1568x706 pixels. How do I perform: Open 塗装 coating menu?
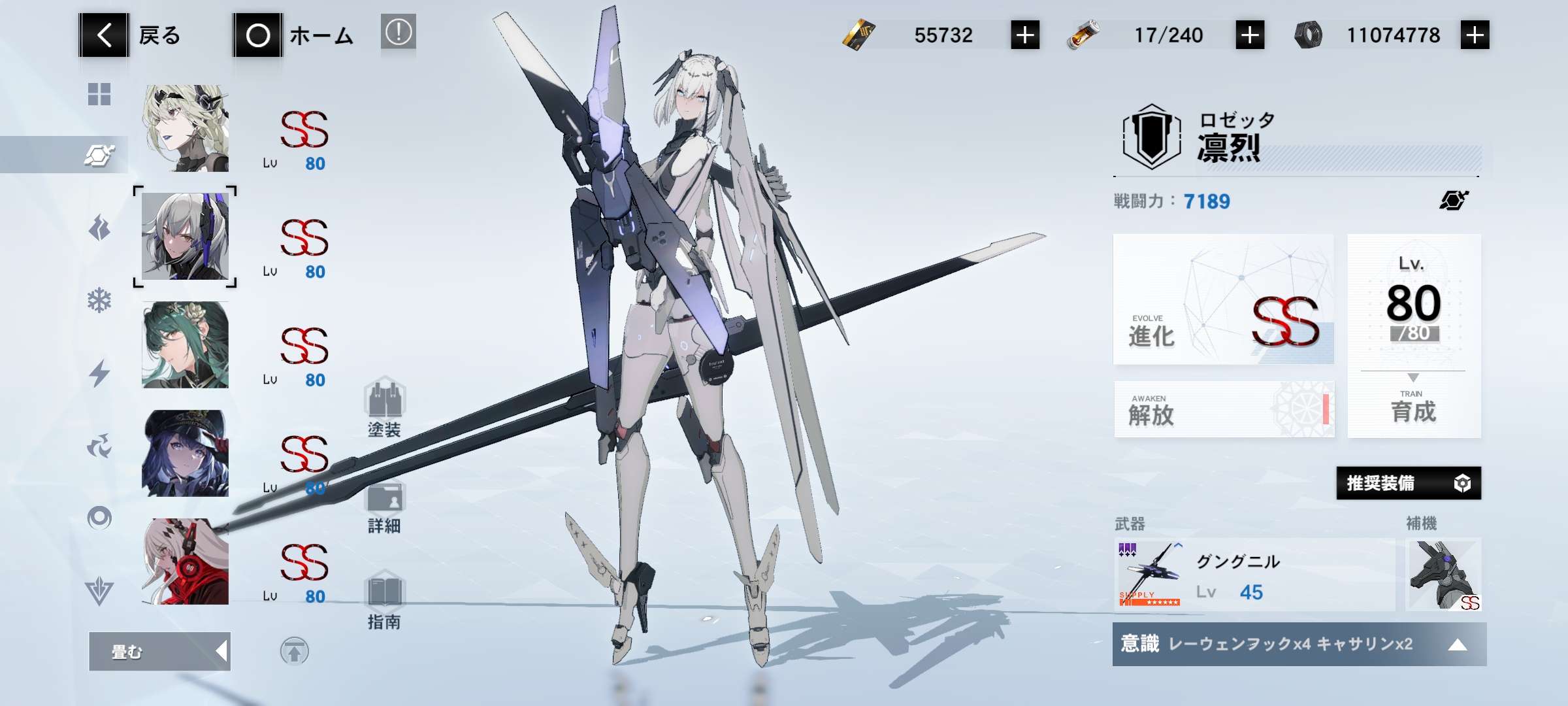pyautogui.click(x=384, y=408)
